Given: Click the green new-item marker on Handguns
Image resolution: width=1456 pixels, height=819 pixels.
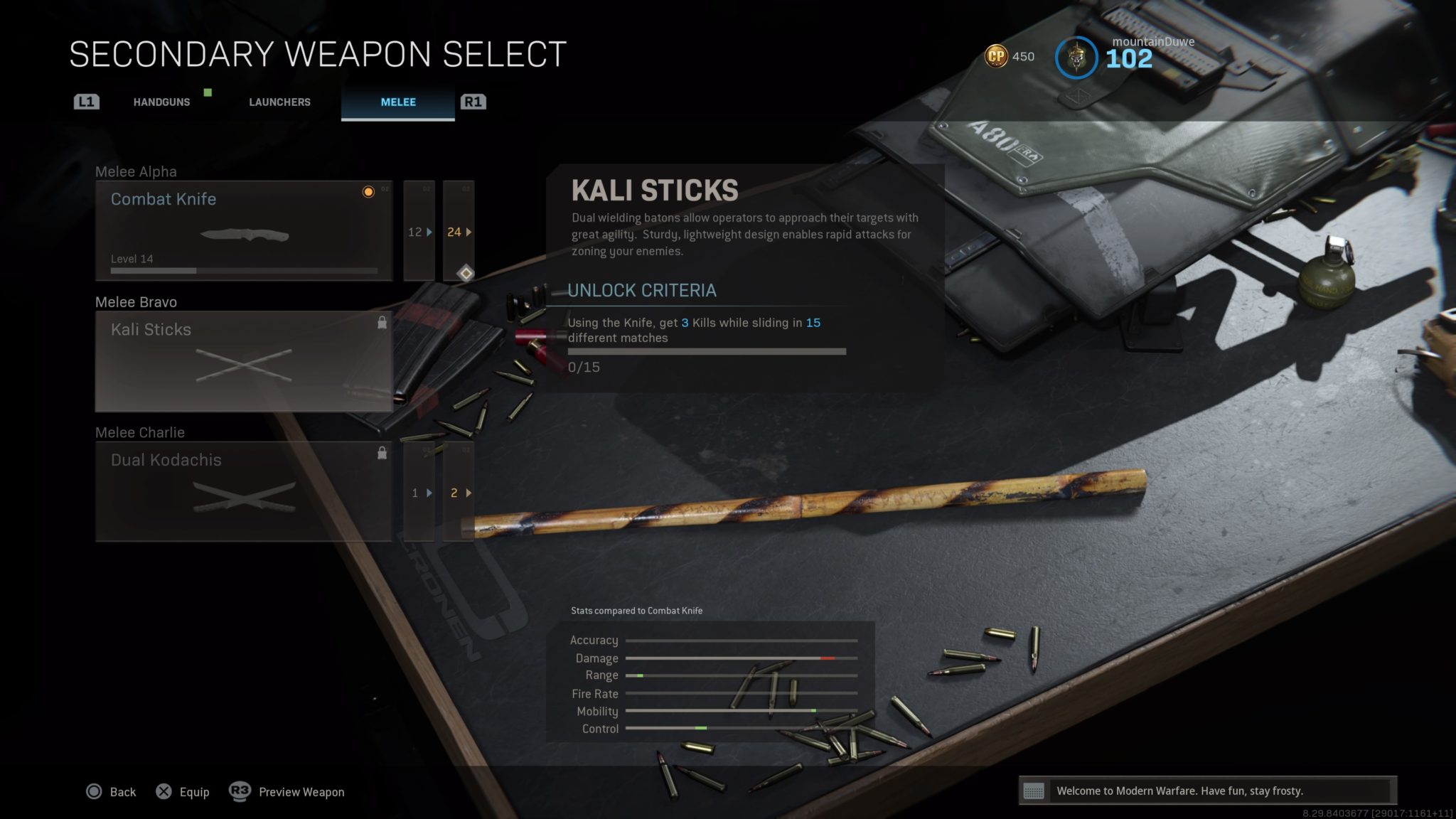Looking at the screenshot, I should point(207,92).
